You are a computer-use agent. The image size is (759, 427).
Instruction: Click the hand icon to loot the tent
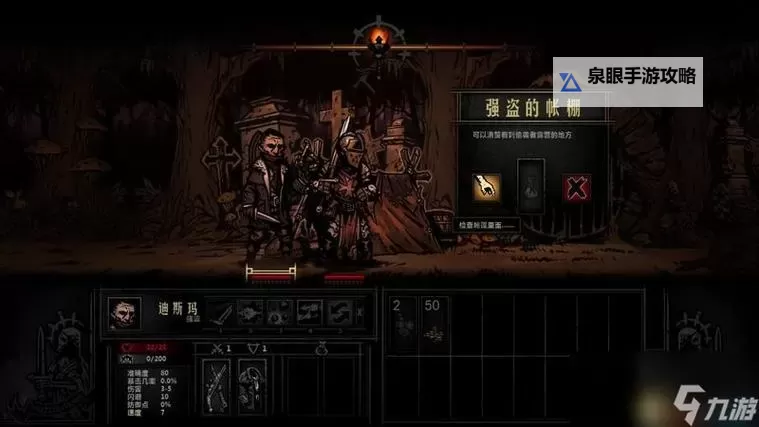click(x=486, y=187)
